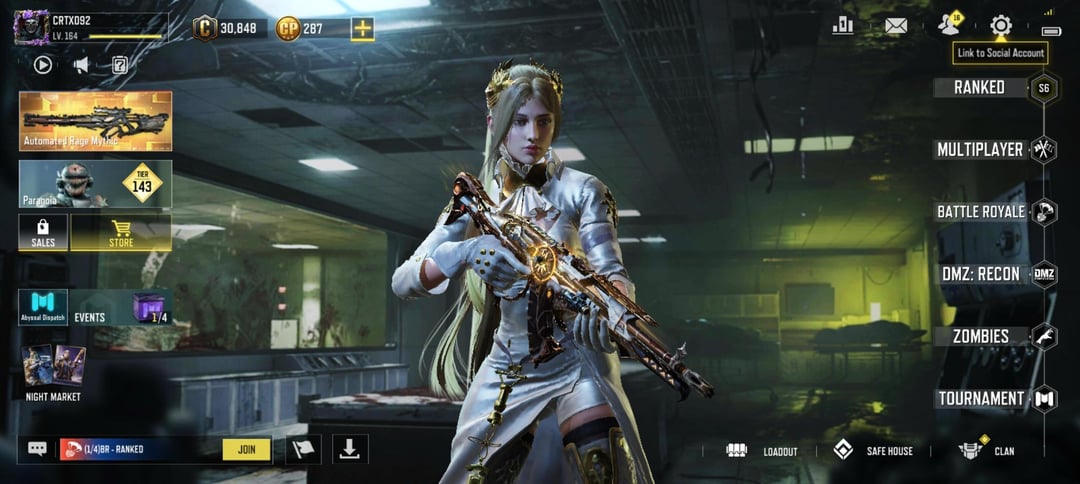
Task: Open the RANKED game mode
Action: pyautogui.click(x=980, y=88)
